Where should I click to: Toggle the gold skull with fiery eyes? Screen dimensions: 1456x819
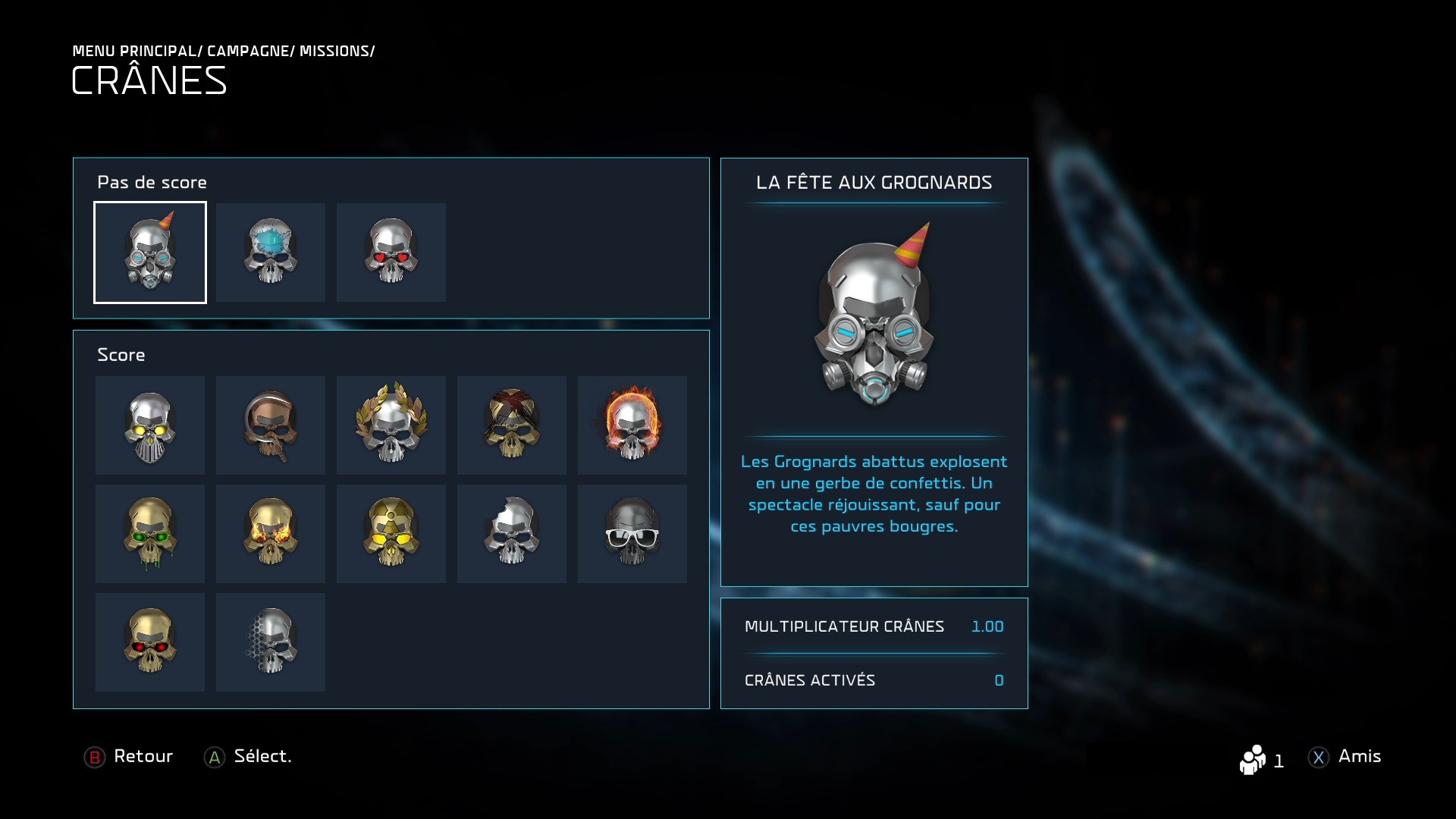[271, 534]
